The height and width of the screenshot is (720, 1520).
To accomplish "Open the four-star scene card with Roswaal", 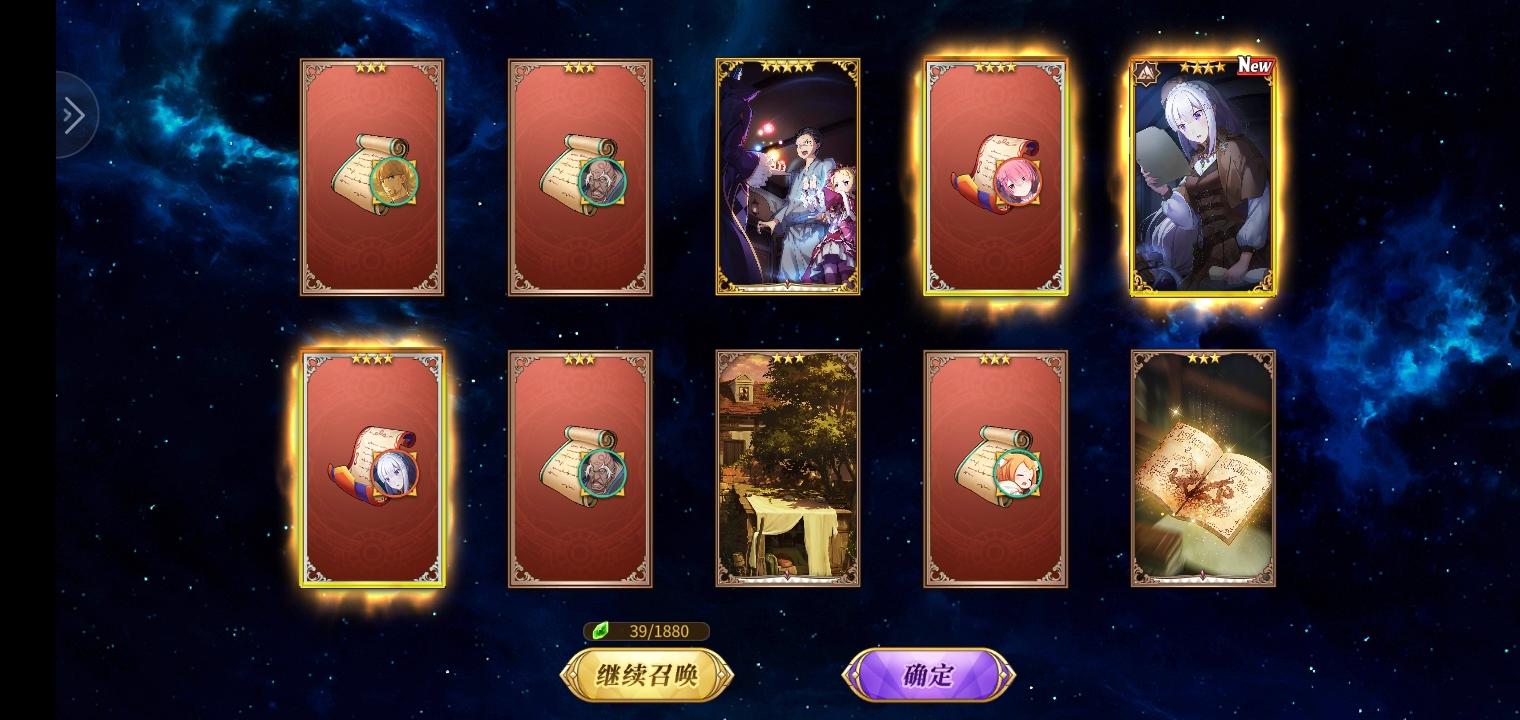I will point(788,177).
